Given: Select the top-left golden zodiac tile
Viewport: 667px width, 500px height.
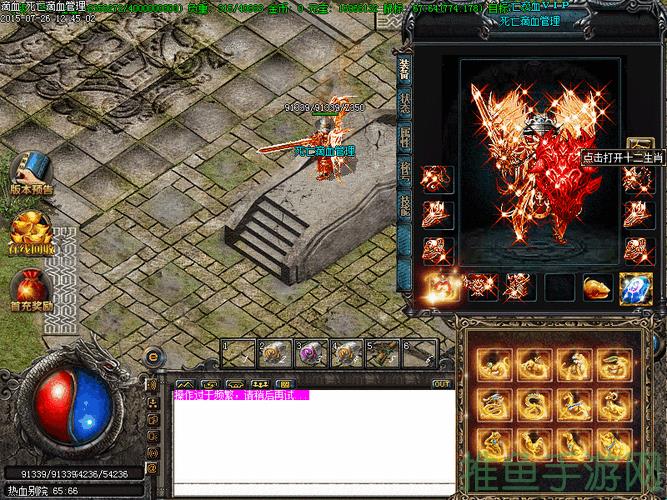Looking at the screenshot, I should pos(491,364).
